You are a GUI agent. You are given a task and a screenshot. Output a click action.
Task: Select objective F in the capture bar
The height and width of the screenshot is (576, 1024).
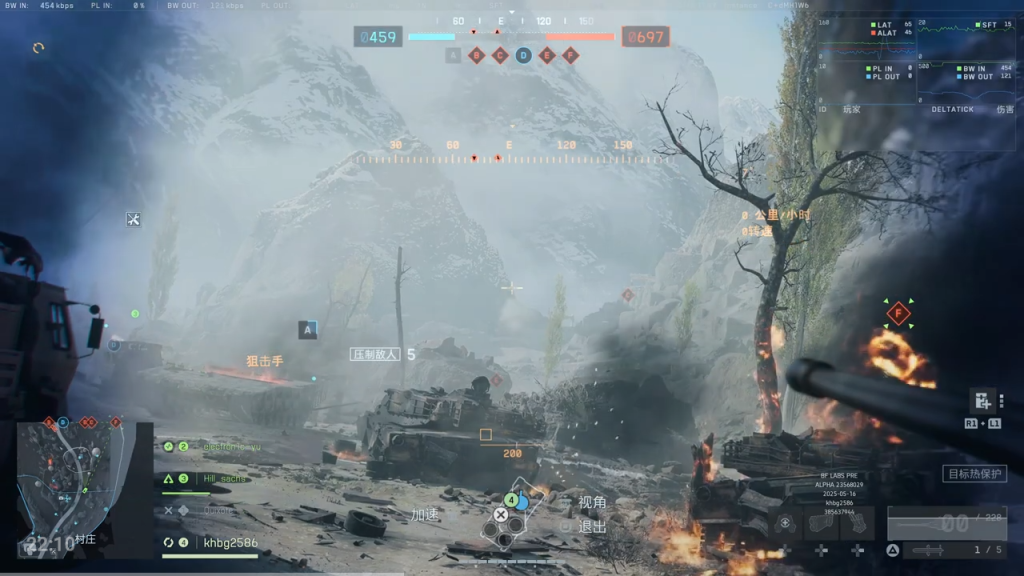pos(570,56)
